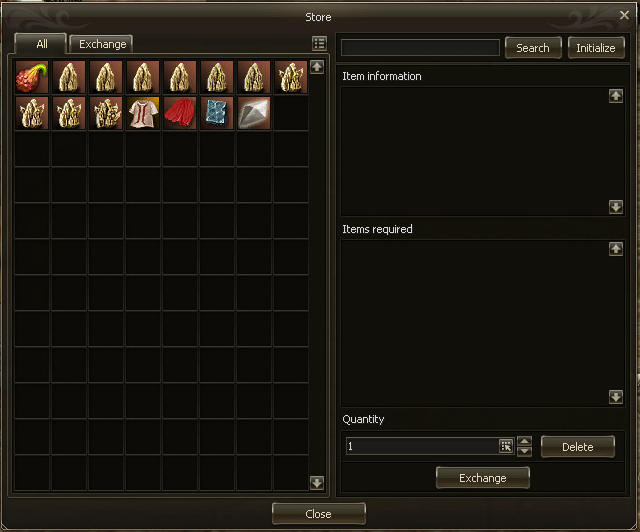Select the white shirt item slot
Image resolution: width=640 pixels, height=532 pixels.
tap(144, 114)
